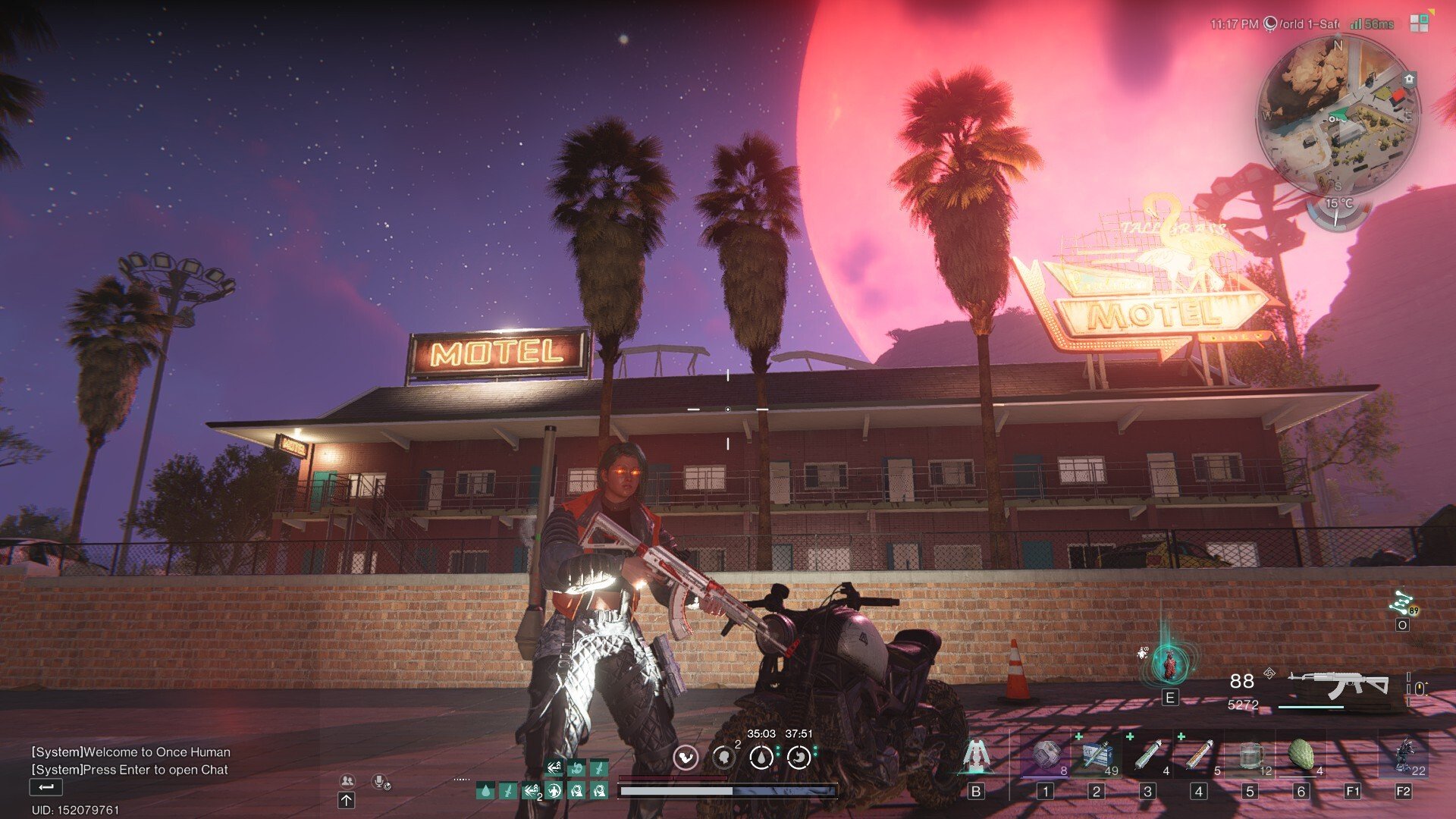Viewport: 1456px width, 819px height.
Task: Expand chat with the up-arrow button
Action: pos(347,800)
